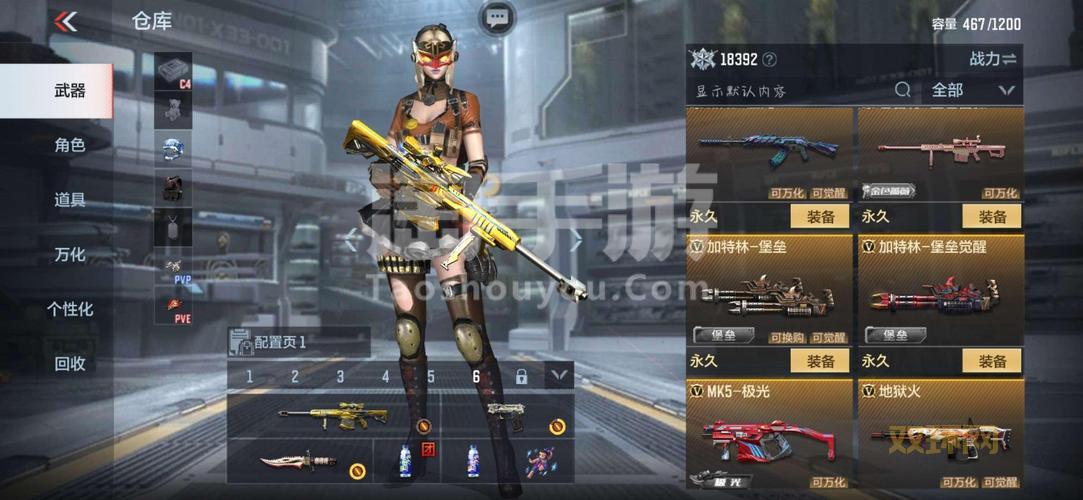
Task: Select the C4 equipment category icon
Action: point(173,72)
